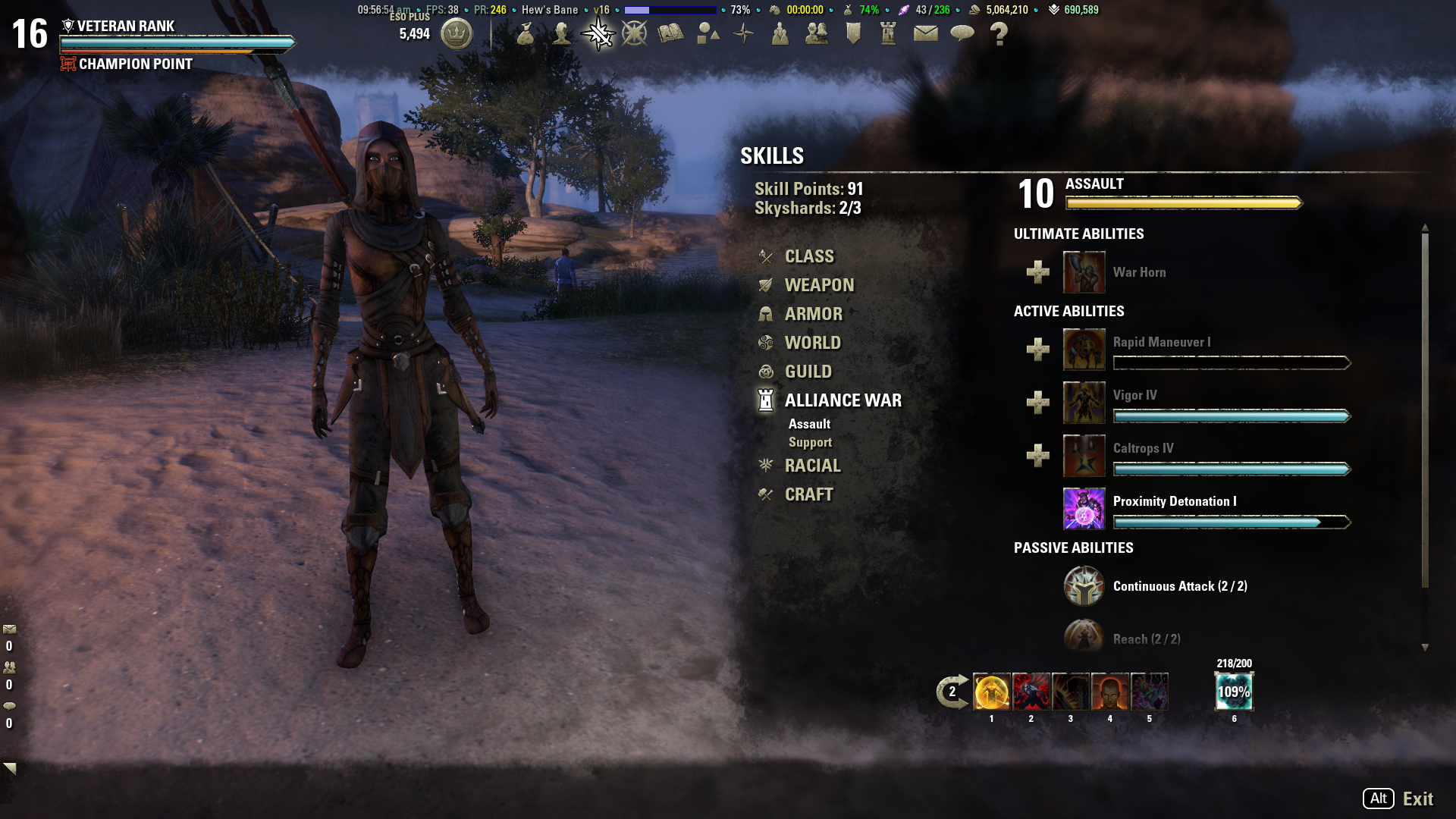
Task: Open the mail envelope icon
Action: [925, 33]
